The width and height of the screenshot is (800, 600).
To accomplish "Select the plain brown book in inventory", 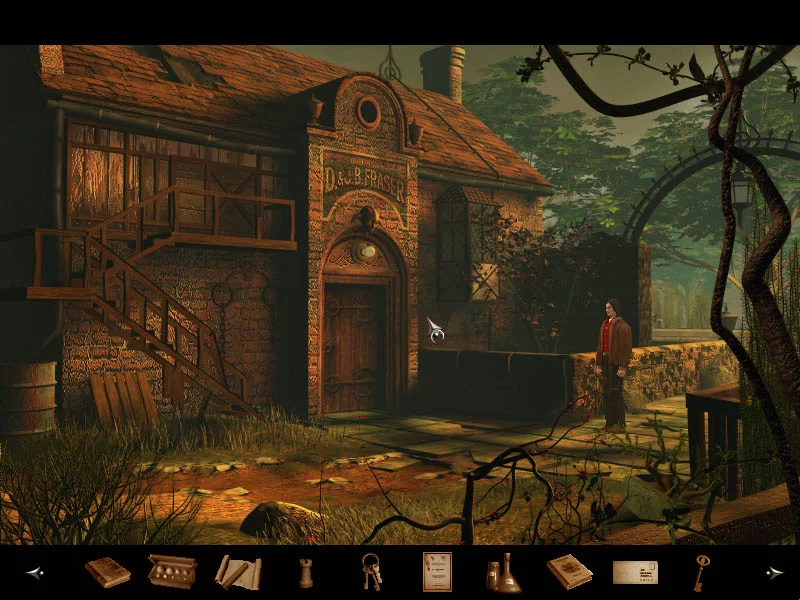I will [107, 572].
